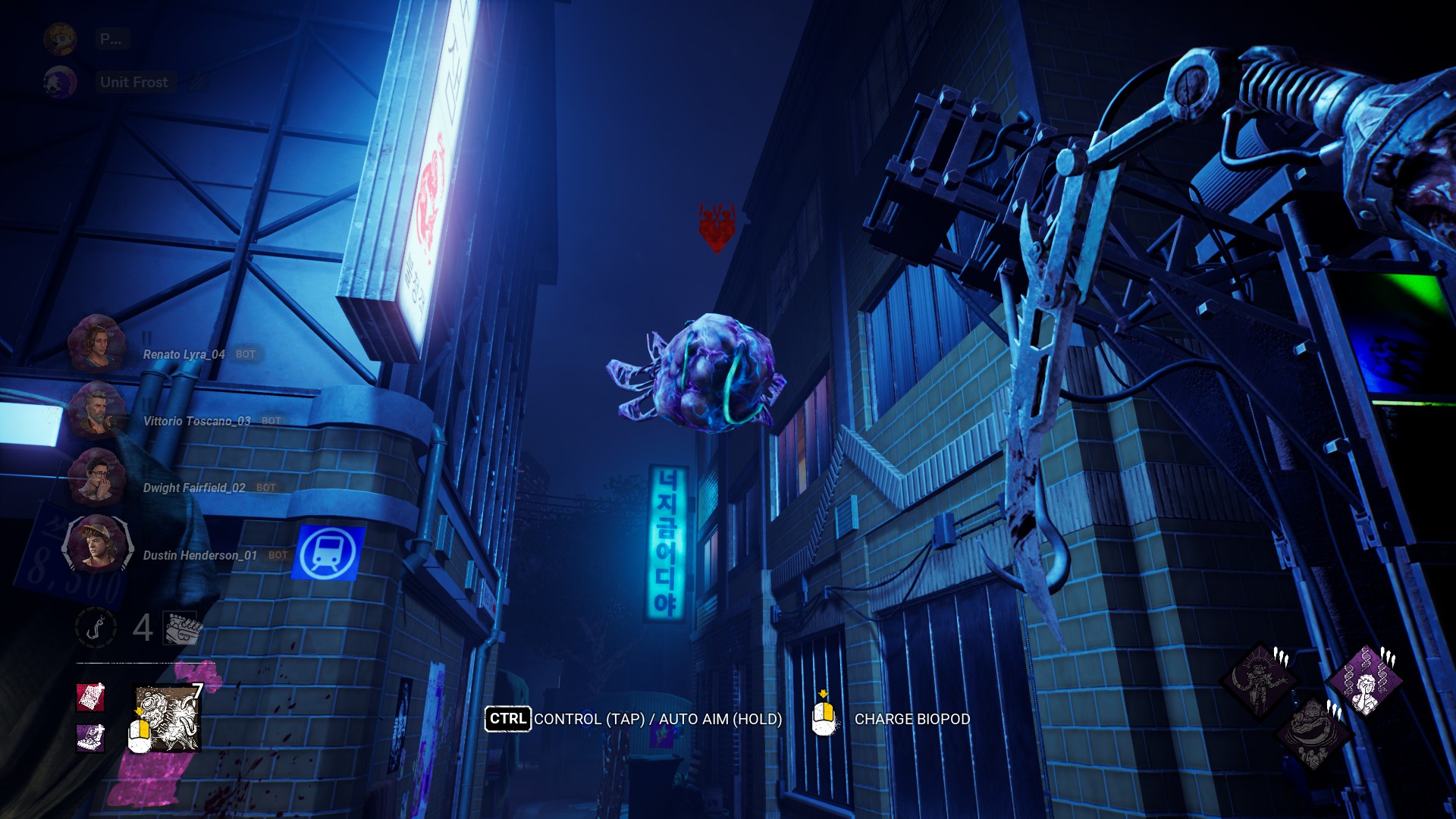Click the hook counter icon

click(x=96, y=628)
